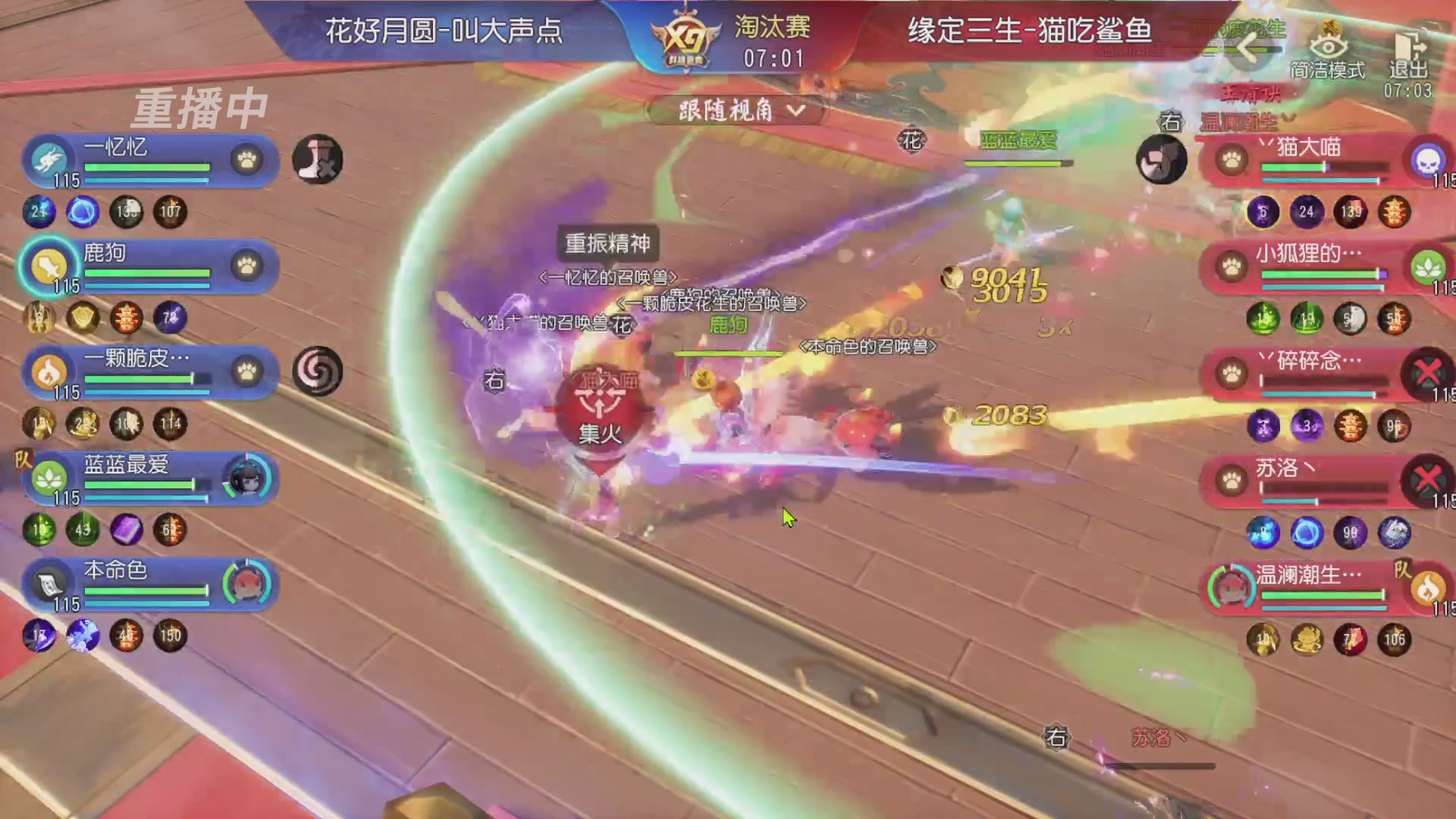Open the 跟随视角 camera dropdown
The image size is (1456, 819).
point(730,111)
